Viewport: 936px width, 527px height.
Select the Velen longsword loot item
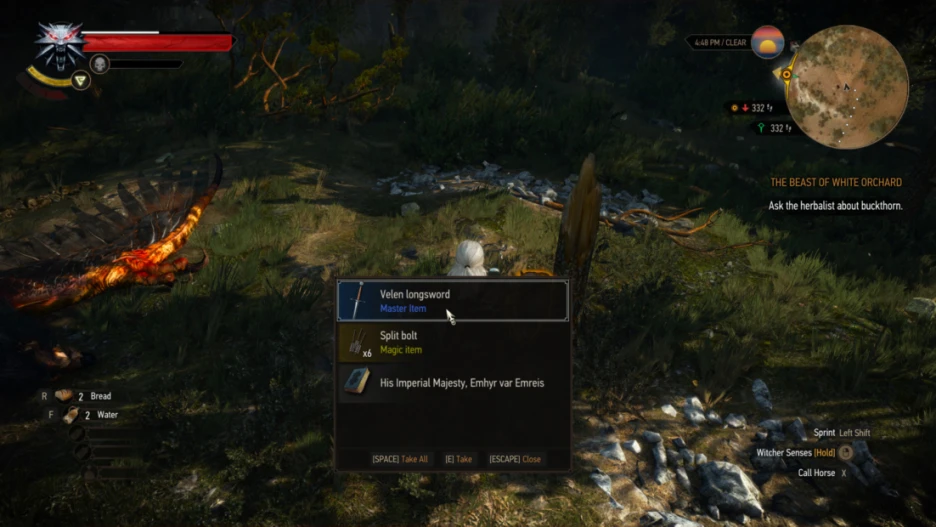pos(452,301)
